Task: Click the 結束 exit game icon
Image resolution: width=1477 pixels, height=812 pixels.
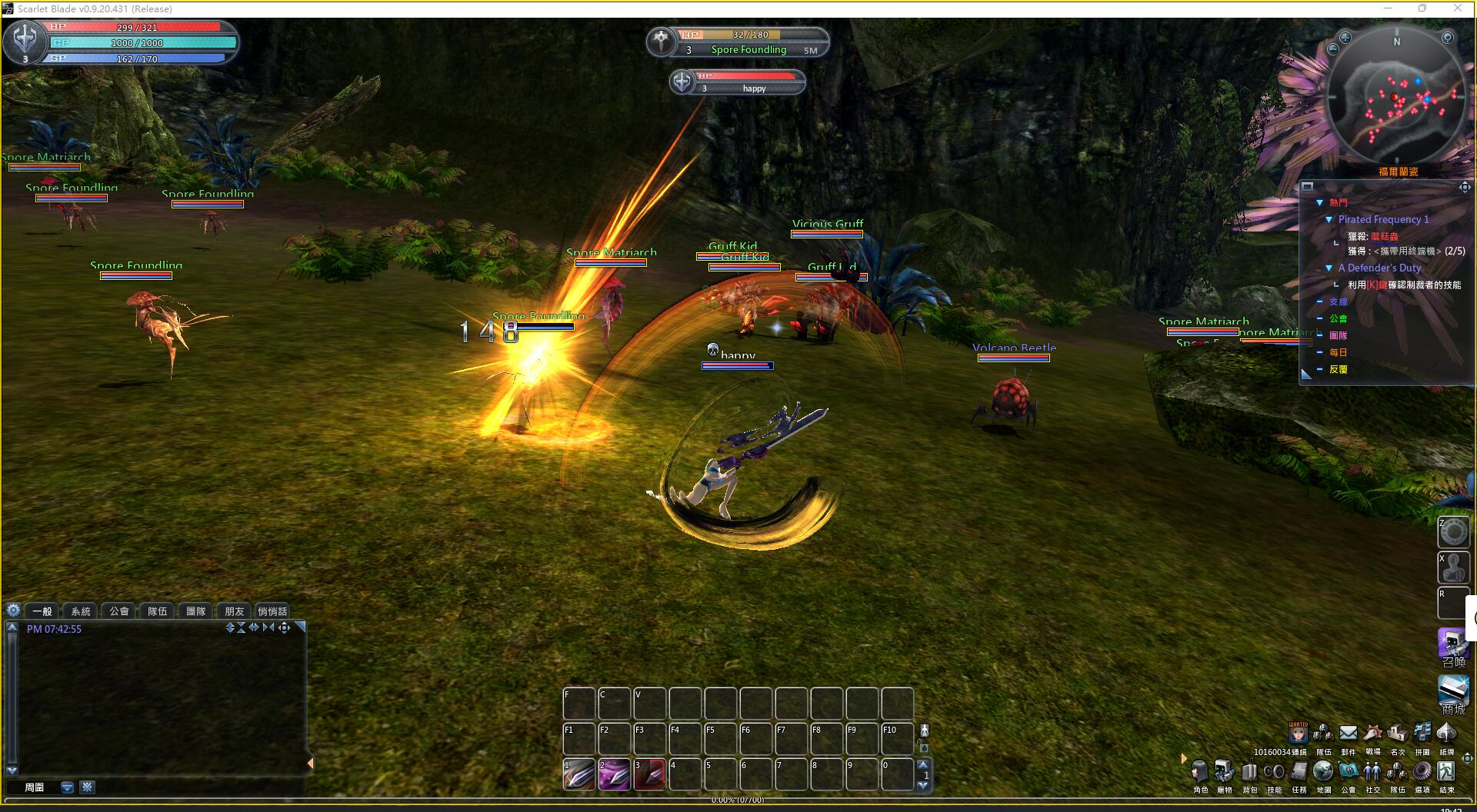Action: [1446, 771]
